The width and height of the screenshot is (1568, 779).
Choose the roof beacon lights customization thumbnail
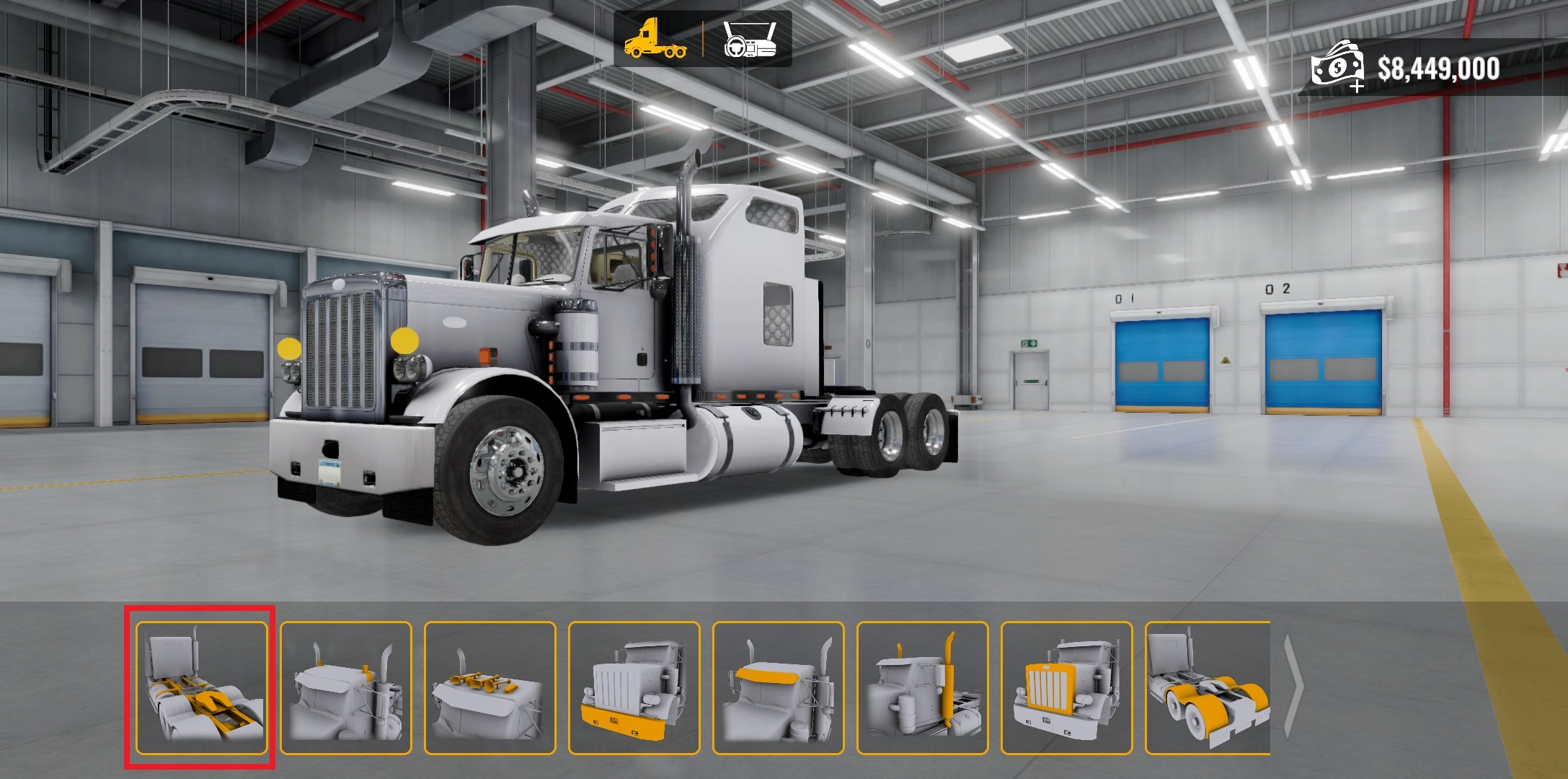pos(345,687)
